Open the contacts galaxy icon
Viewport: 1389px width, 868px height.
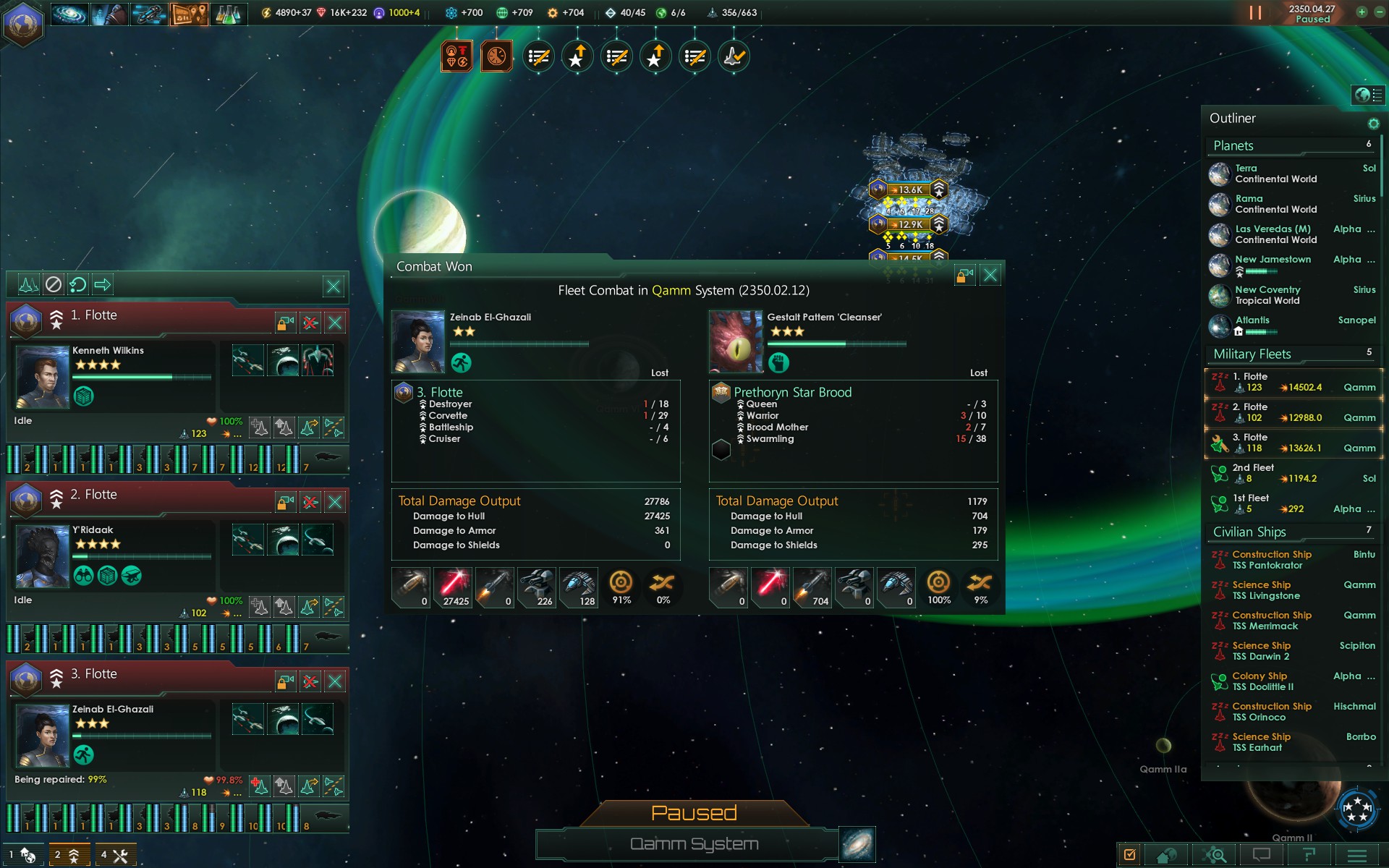[70, 13]
